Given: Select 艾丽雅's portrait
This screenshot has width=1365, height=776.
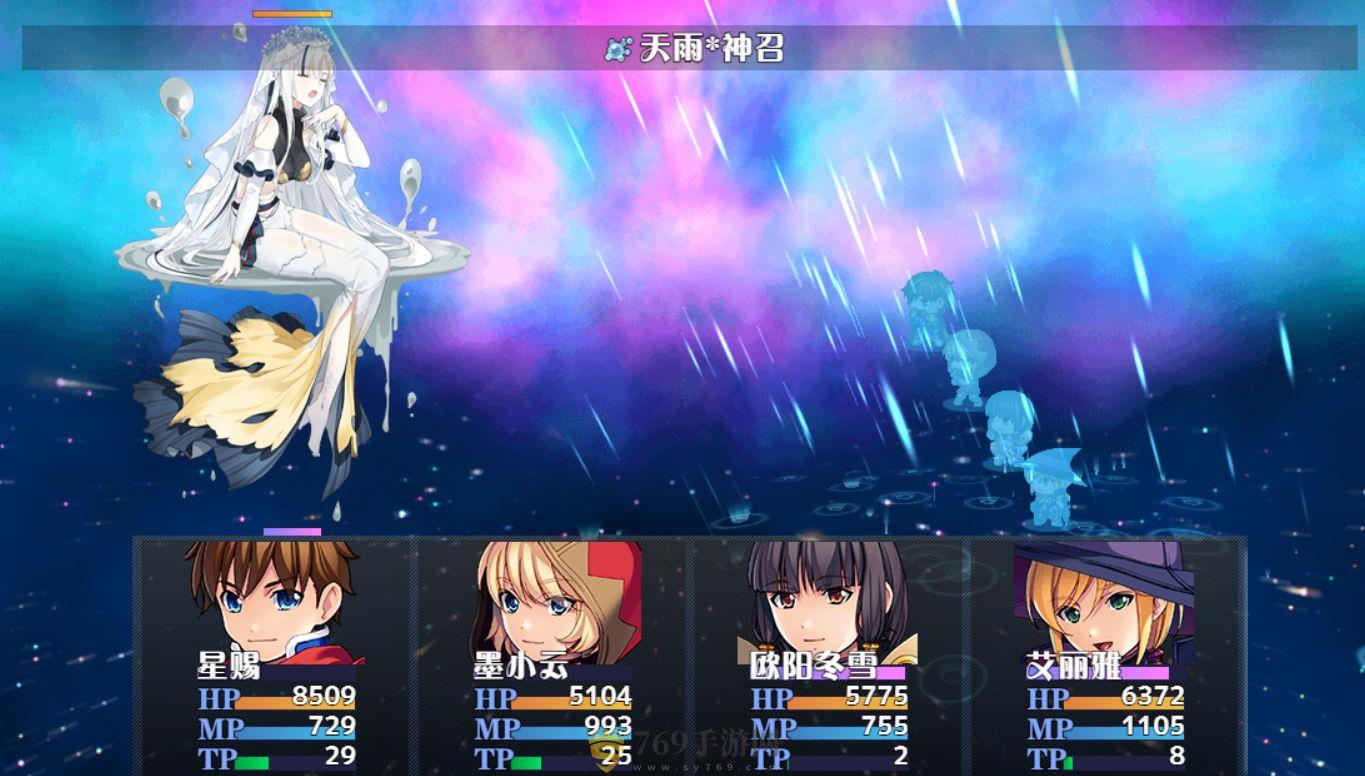Looking at the screenshot, I should tap(1095, 600).
